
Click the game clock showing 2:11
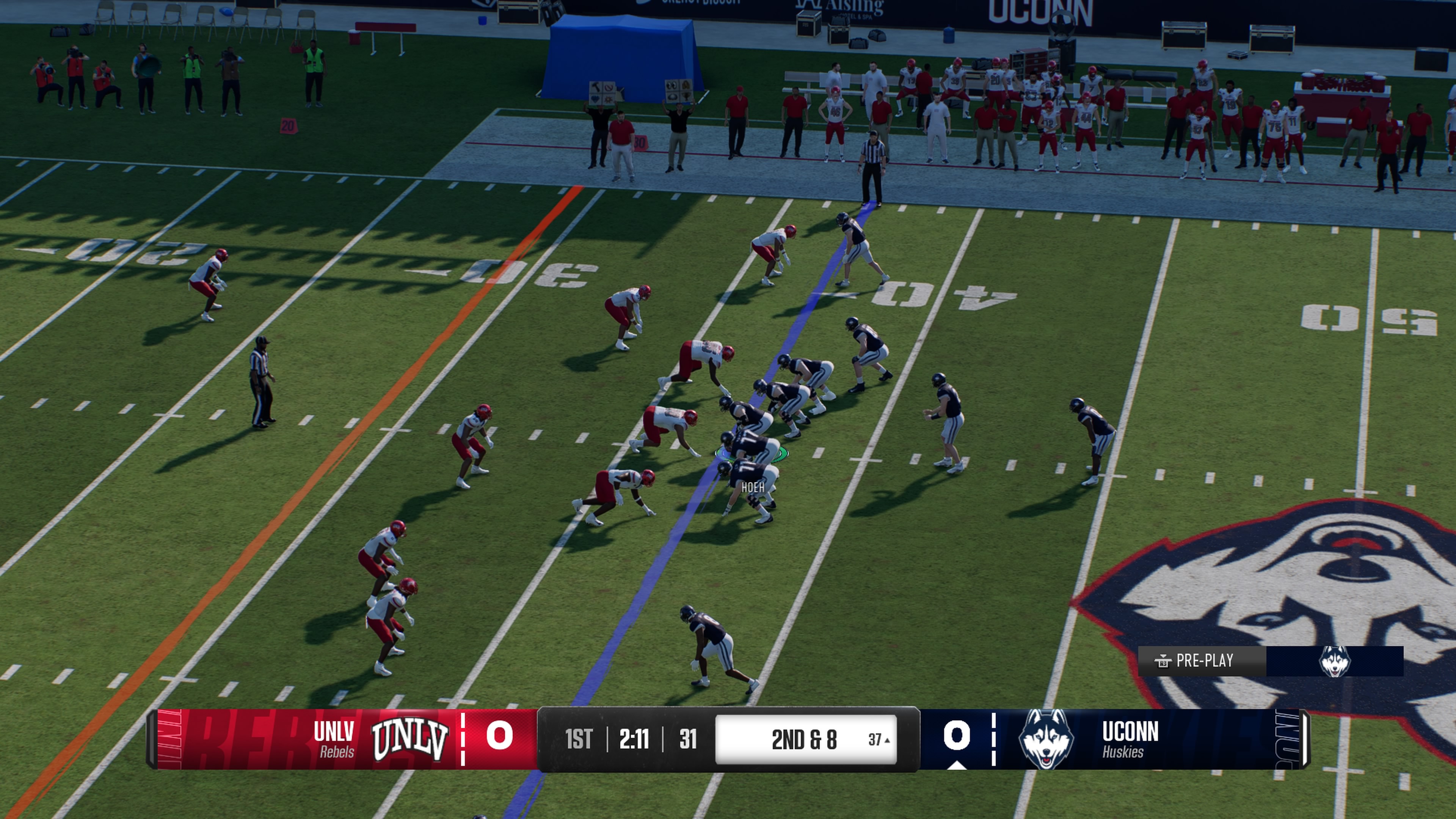pos(635,738)
